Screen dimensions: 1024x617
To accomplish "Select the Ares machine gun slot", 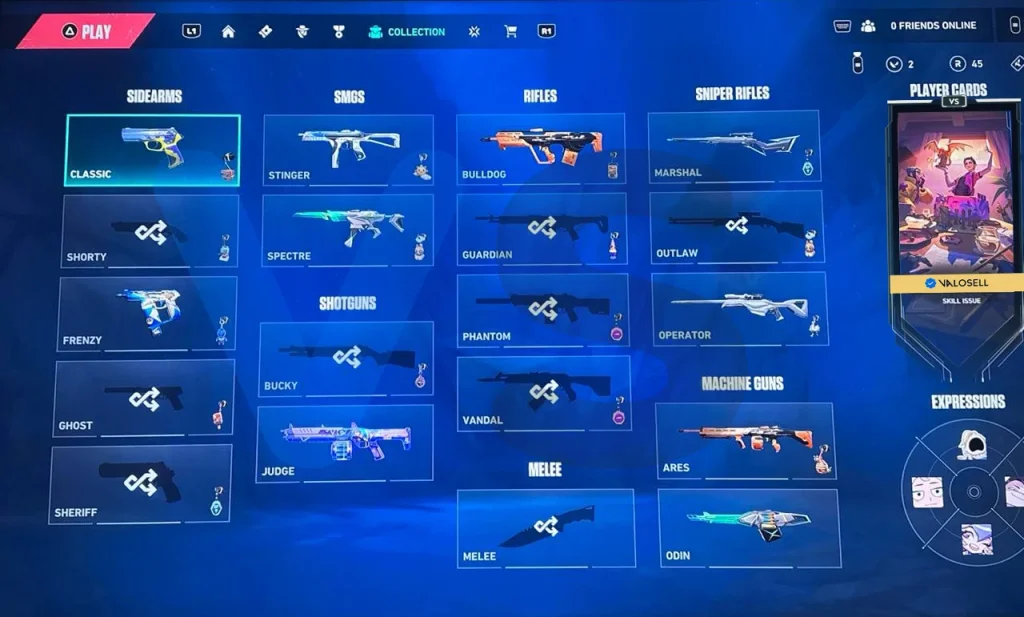I will click(745, 441).
